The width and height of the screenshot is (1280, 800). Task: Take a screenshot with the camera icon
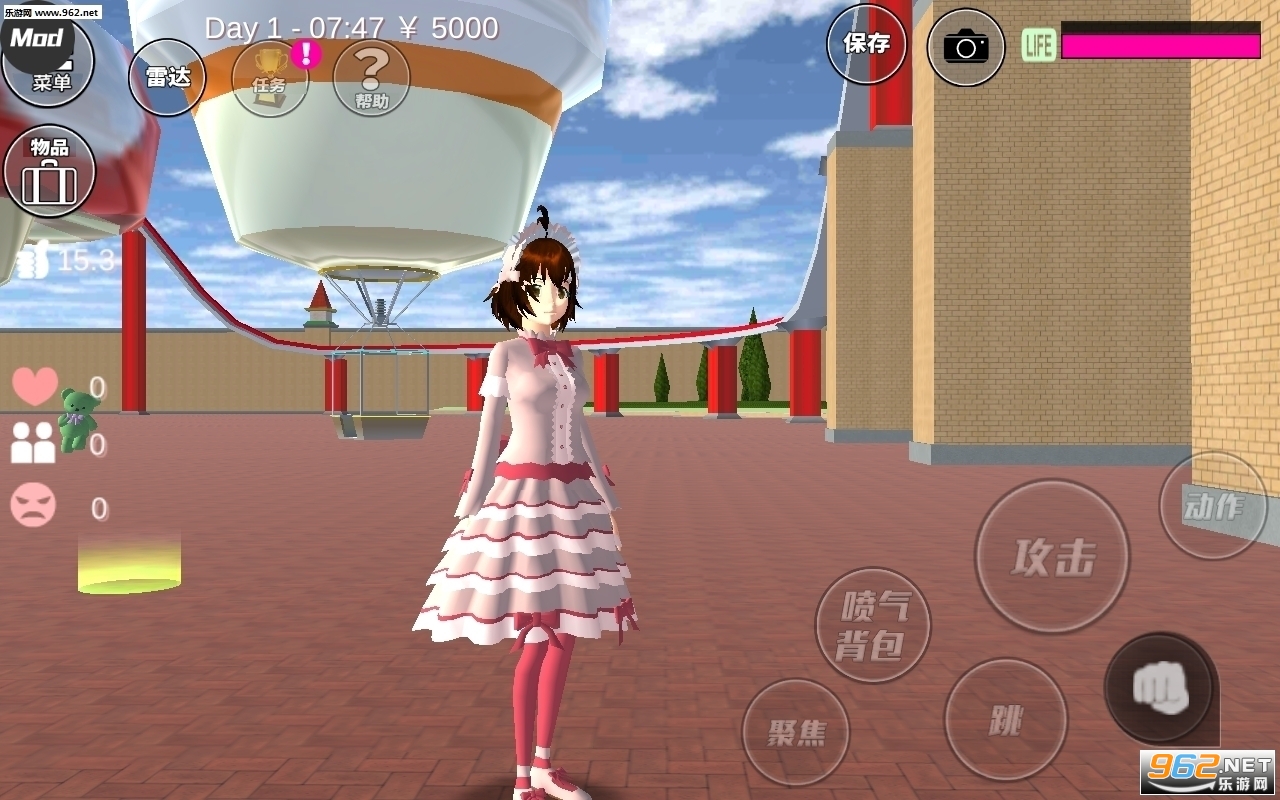click(x=964, y=47)
